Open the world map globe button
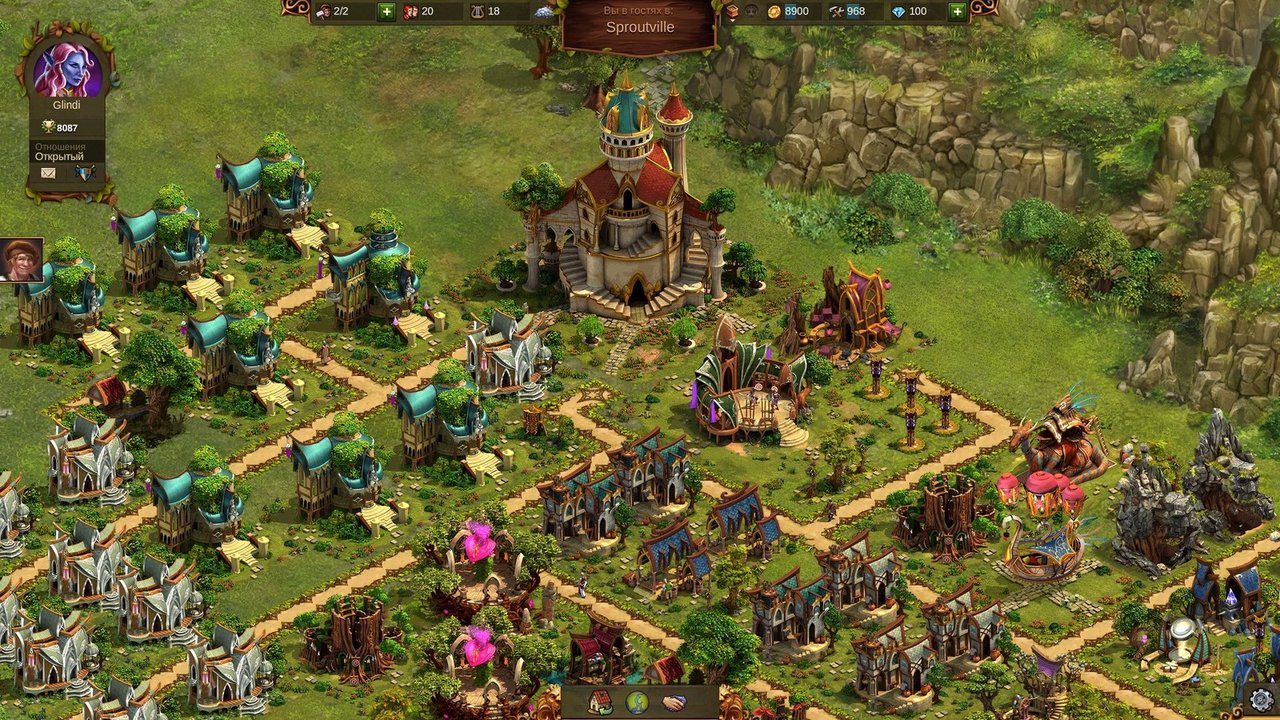The width and height of the screenshot is (1280, 720). click(x=637, y=702)
